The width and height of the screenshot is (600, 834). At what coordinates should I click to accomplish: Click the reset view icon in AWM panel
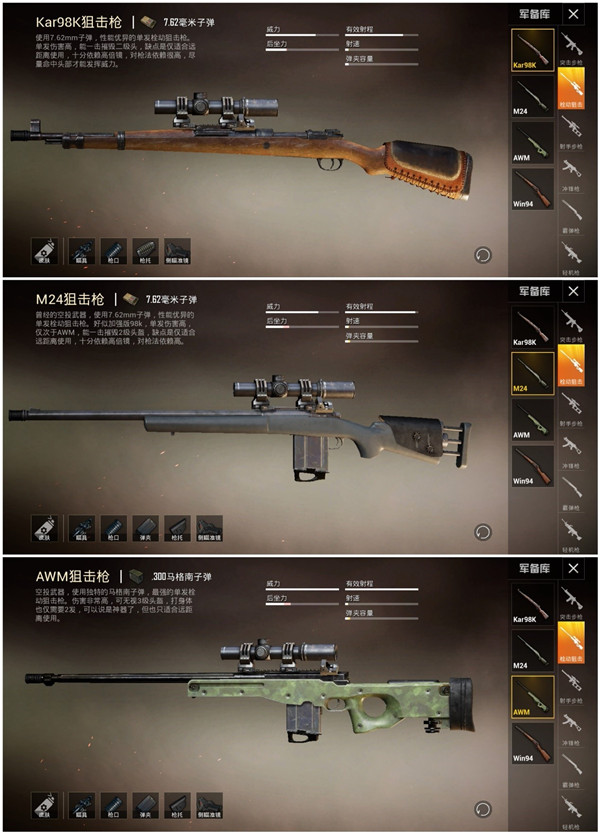point(483,808)
